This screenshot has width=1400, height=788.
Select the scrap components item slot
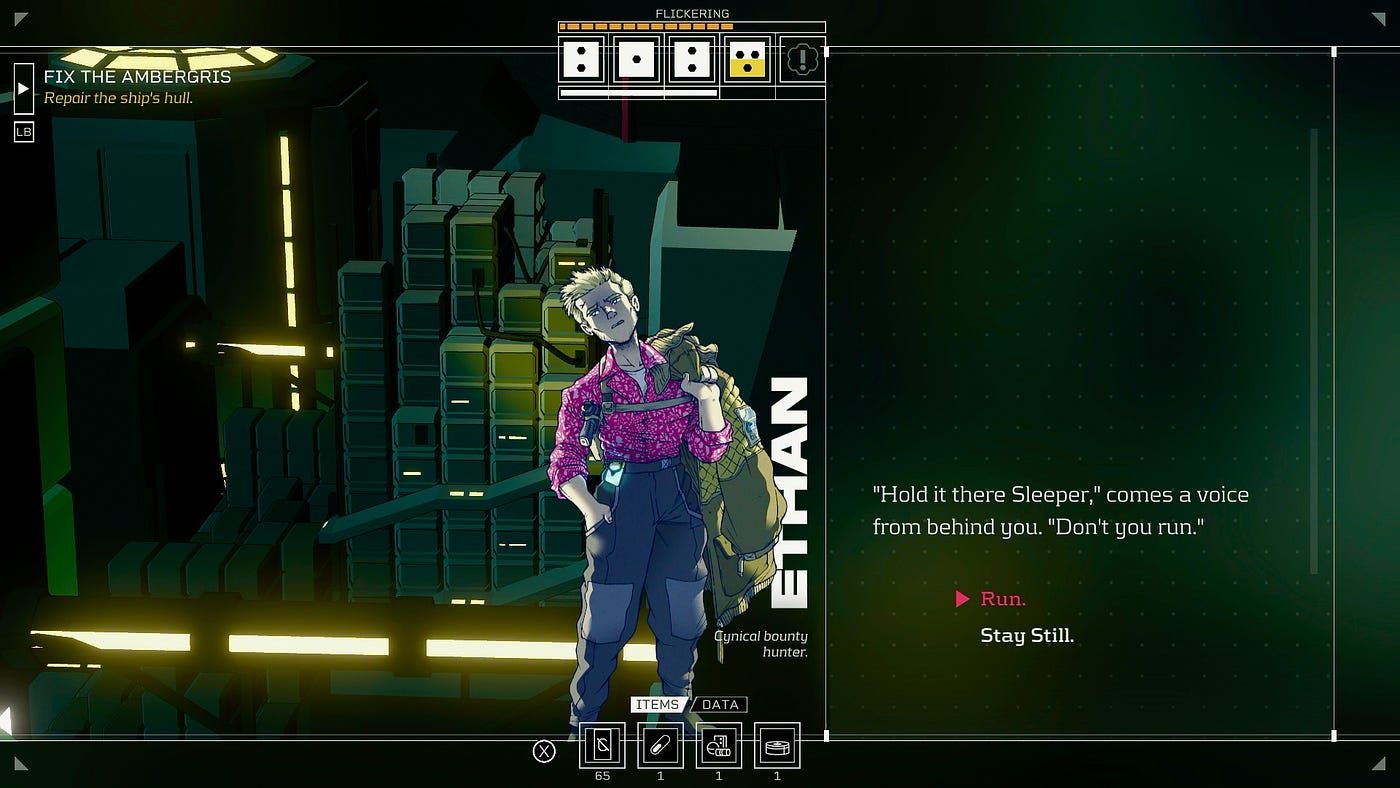point(718,745)
